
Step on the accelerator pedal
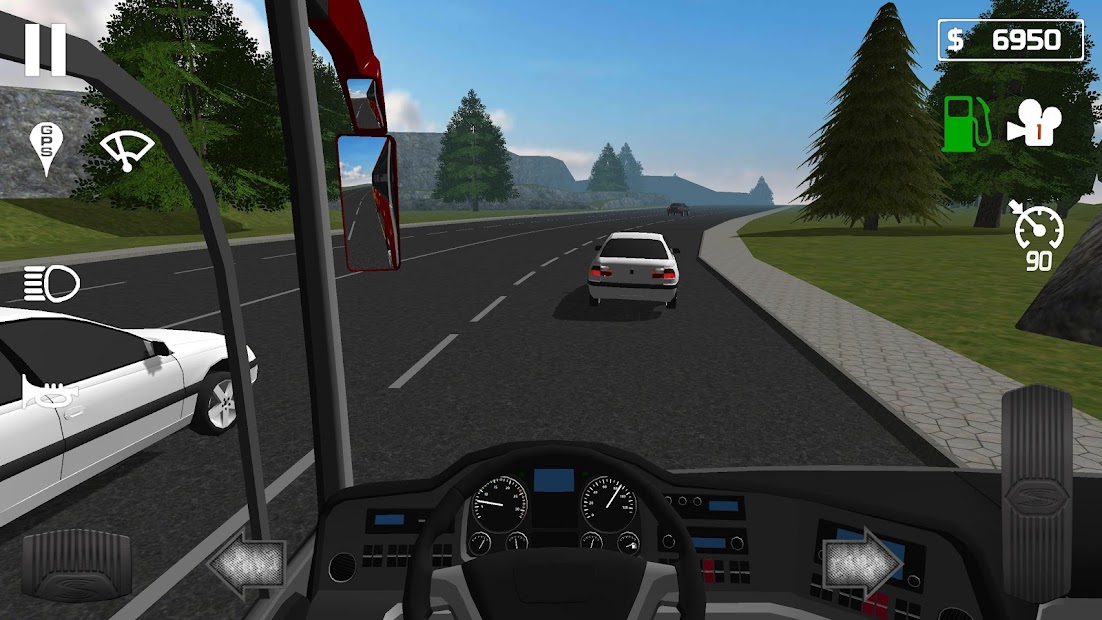pyautogui.click(x=1036, y=480)
